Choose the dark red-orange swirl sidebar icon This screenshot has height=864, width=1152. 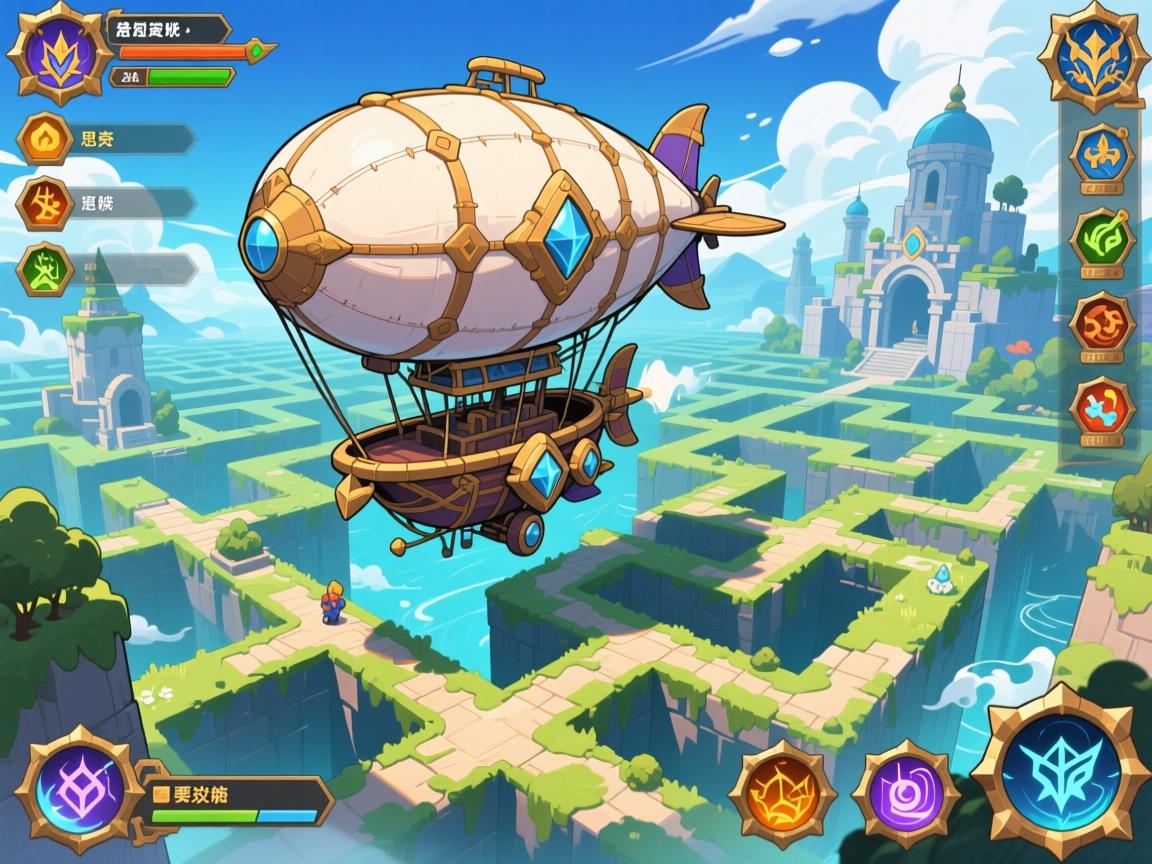click(1101, 323)
